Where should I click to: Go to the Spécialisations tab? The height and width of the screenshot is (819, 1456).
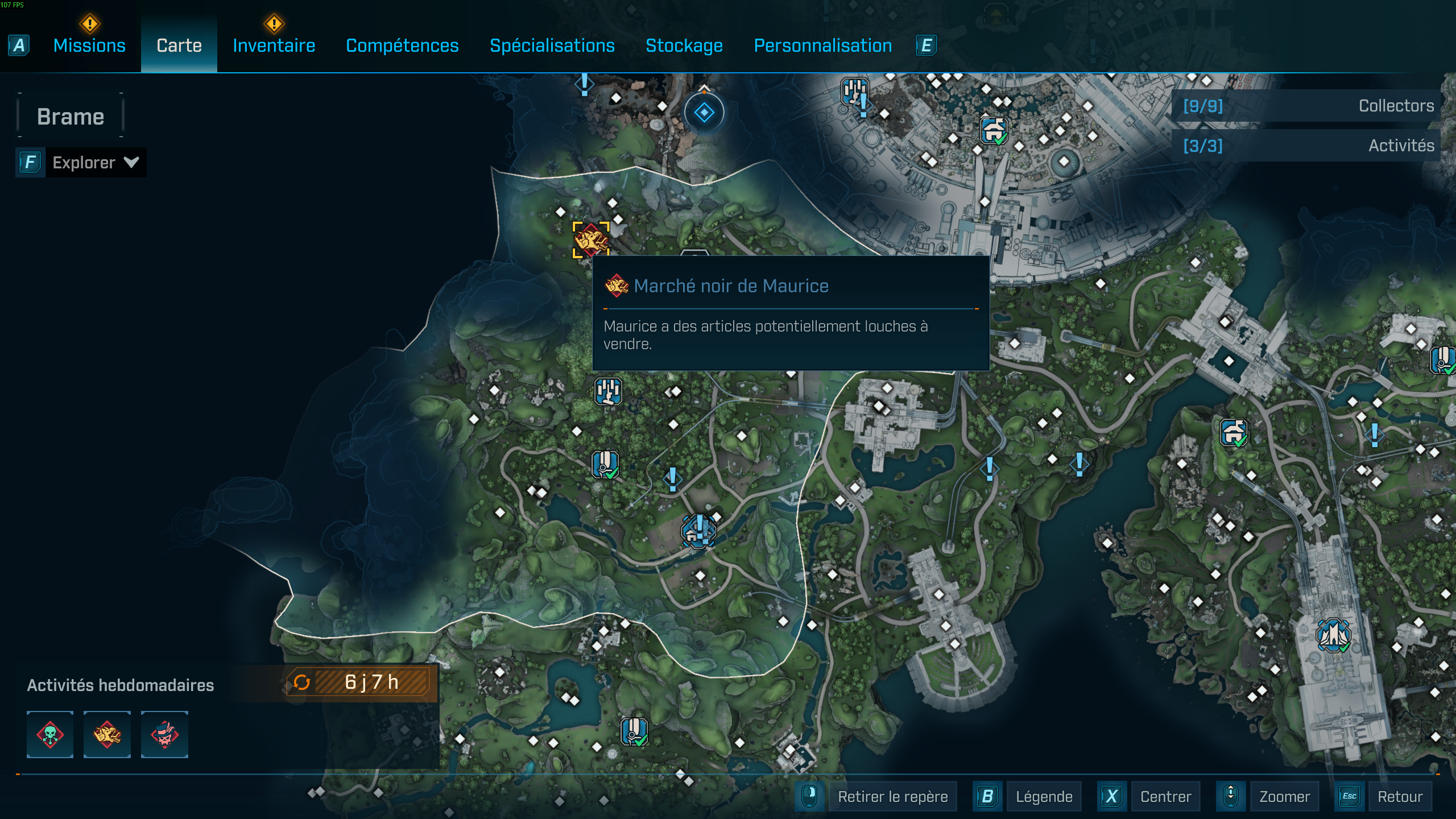[x=552, y=45]
